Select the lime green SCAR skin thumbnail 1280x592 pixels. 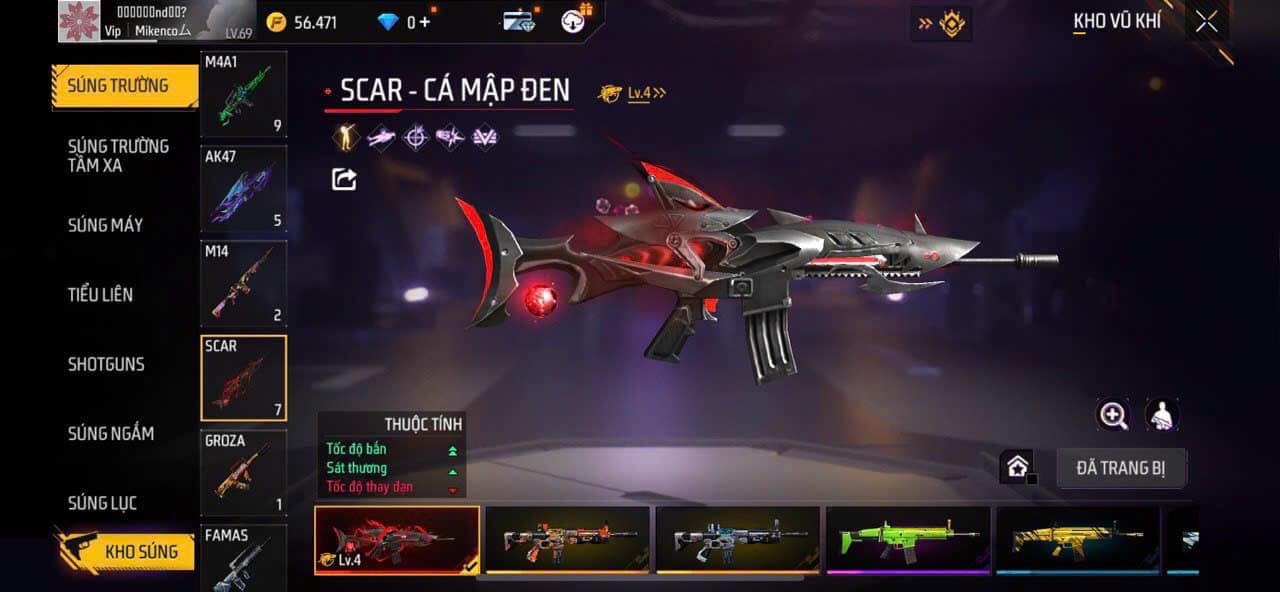pyautogui.click(x=908, y=540)
